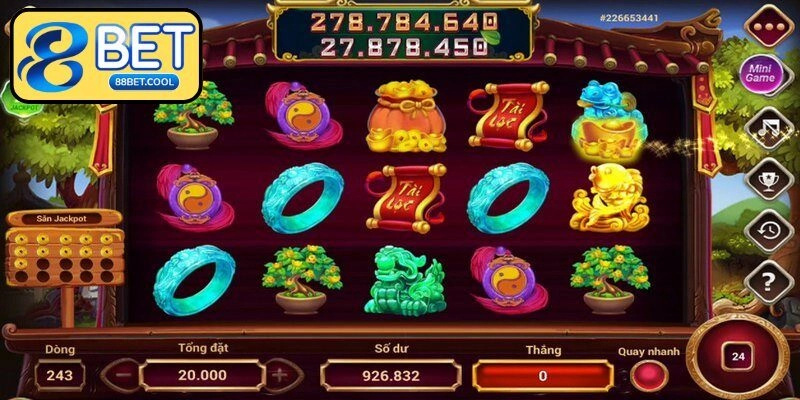
Task: Decrease total bet with the minus button
Action: [x=119, y=375]
